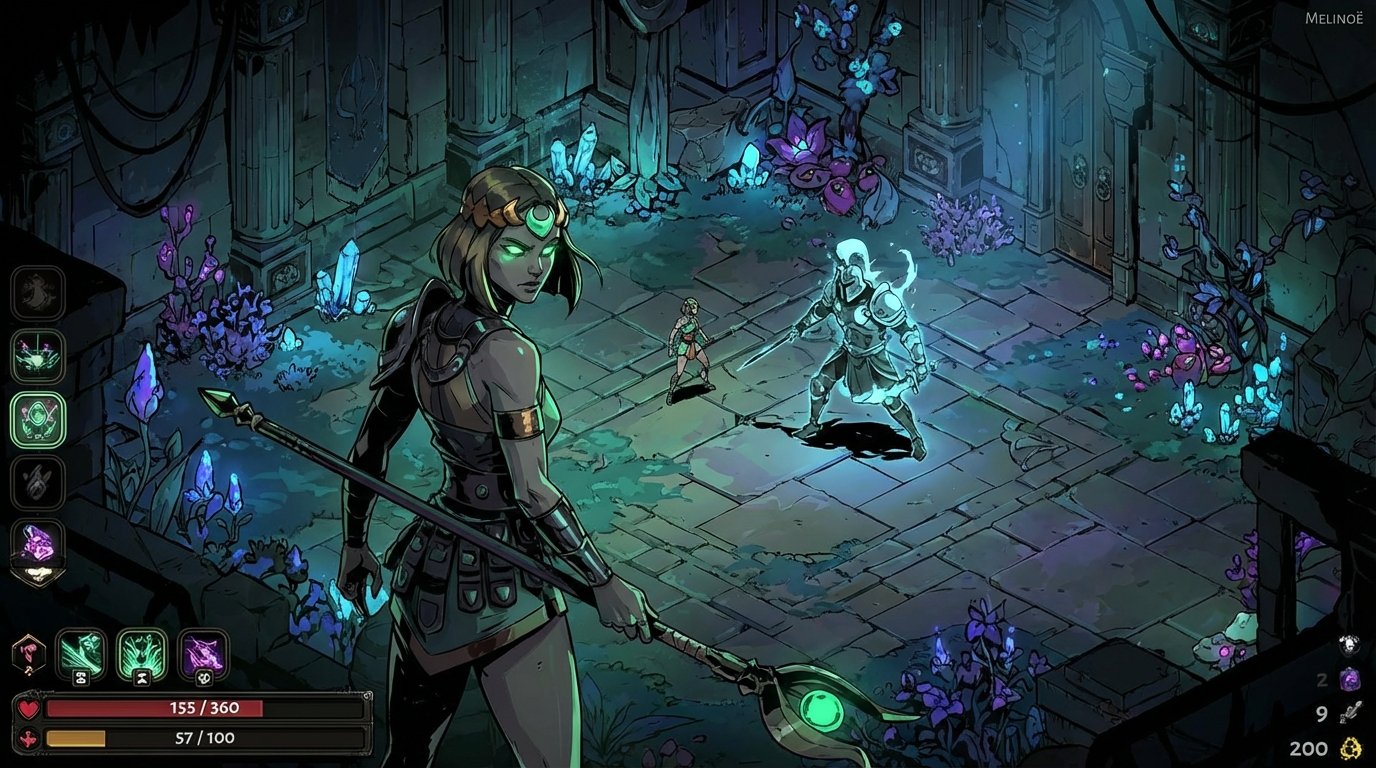The height and width of the screenshot is (768, 1376).
Task: Click the 200 gold counter text
Action: 1306,748
